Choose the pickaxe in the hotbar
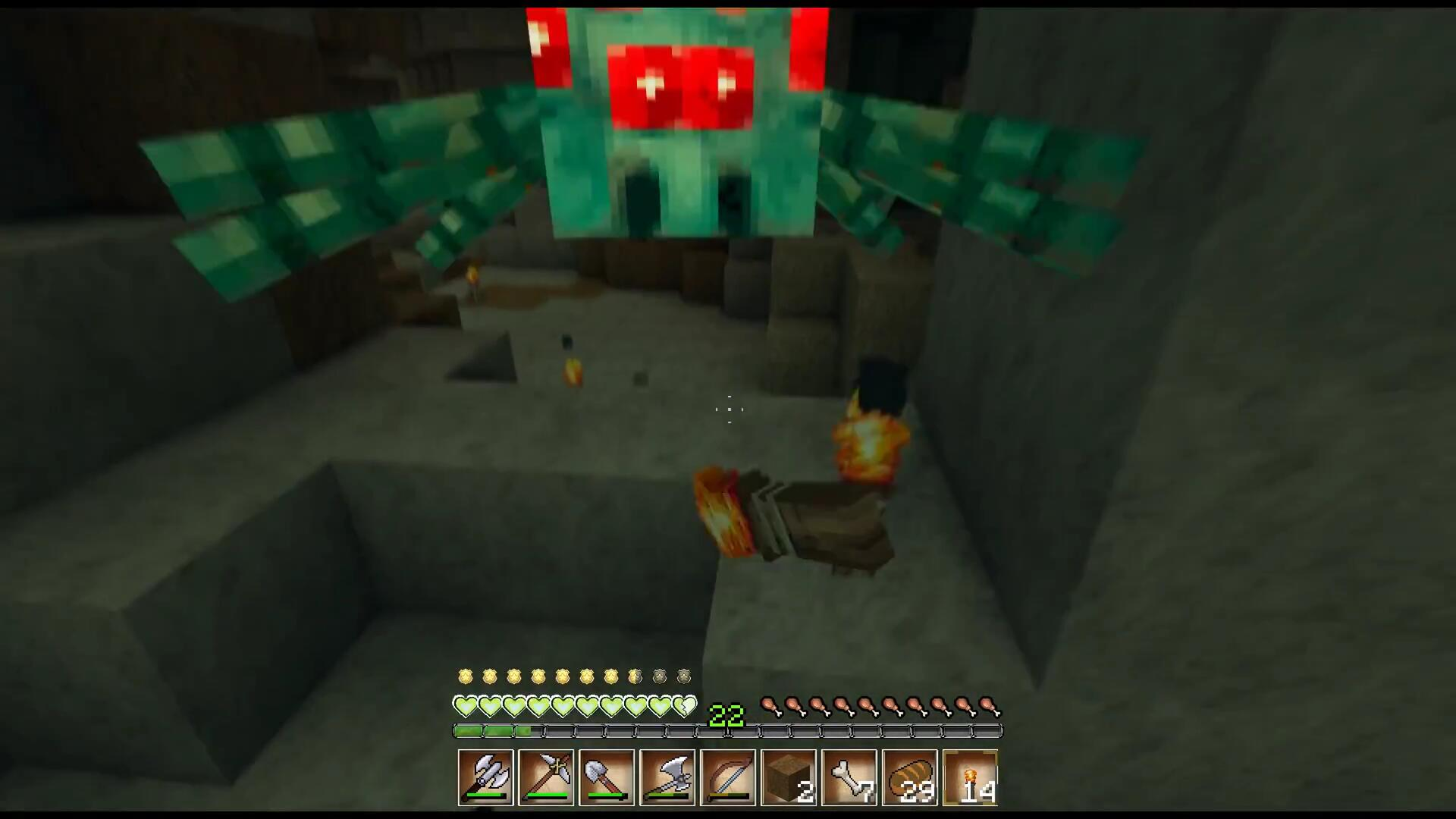This screenshot has height=819, width=1456. (x=546, y=777)
